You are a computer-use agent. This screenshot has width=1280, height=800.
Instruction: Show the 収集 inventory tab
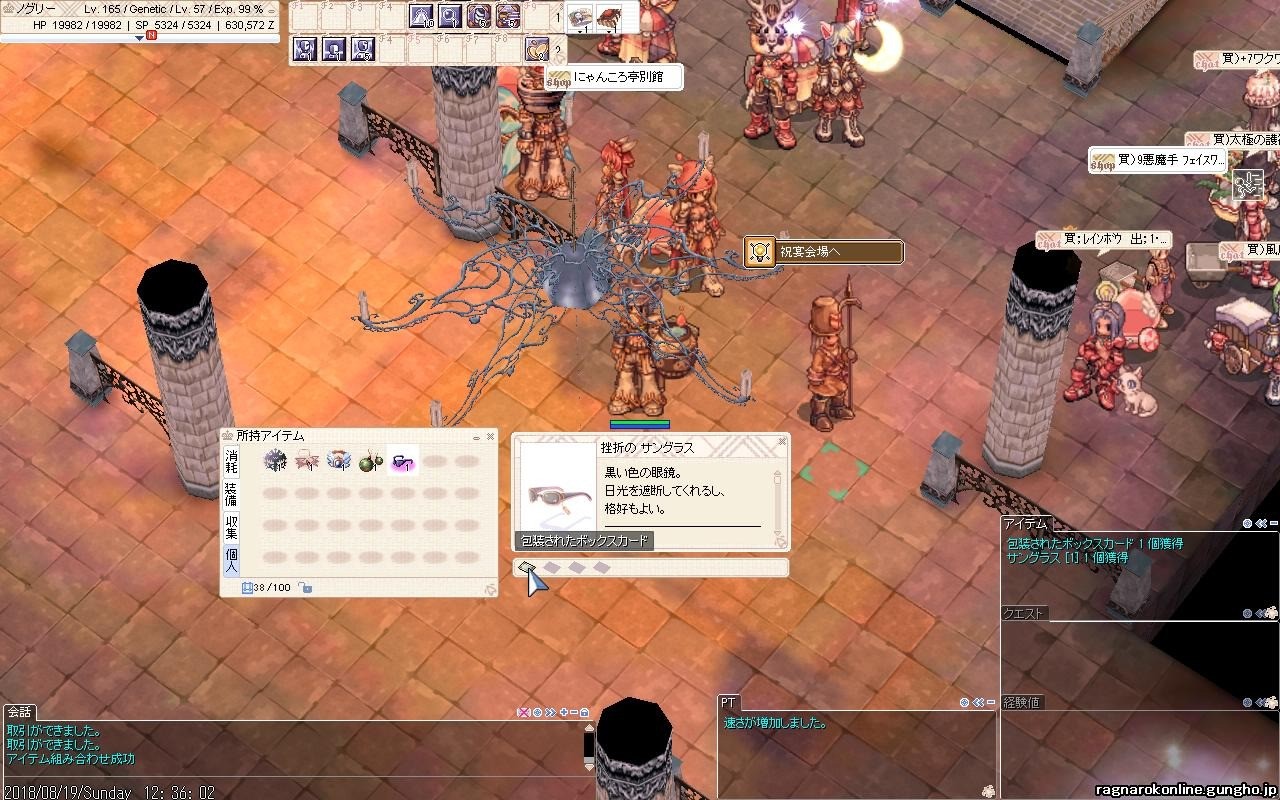231,526
